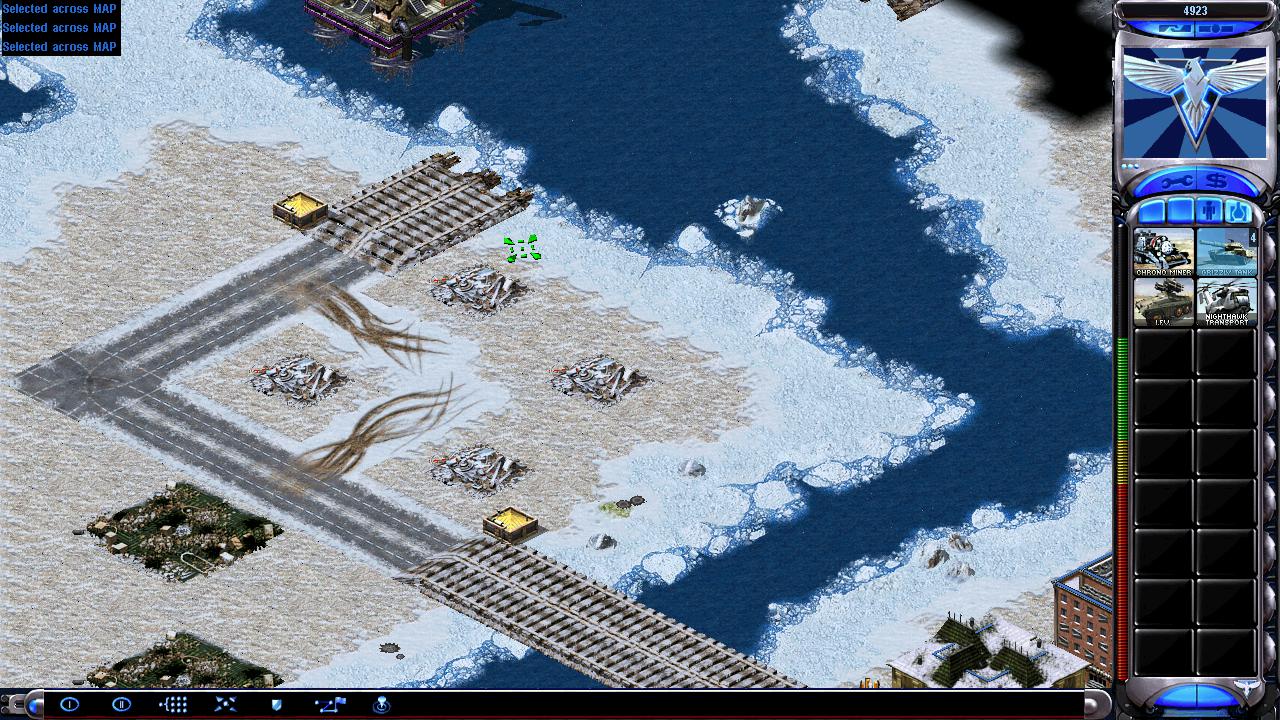Switch to the infantry production tab
The image size is (1280, 720).
(x=1208, y=212)
